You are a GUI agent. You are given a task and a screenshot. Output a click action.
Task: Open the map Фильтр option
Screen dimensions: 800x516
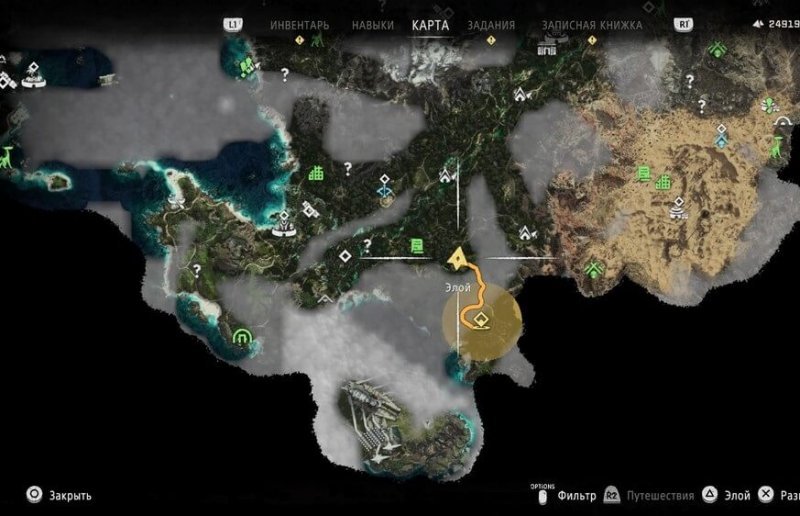577,495
